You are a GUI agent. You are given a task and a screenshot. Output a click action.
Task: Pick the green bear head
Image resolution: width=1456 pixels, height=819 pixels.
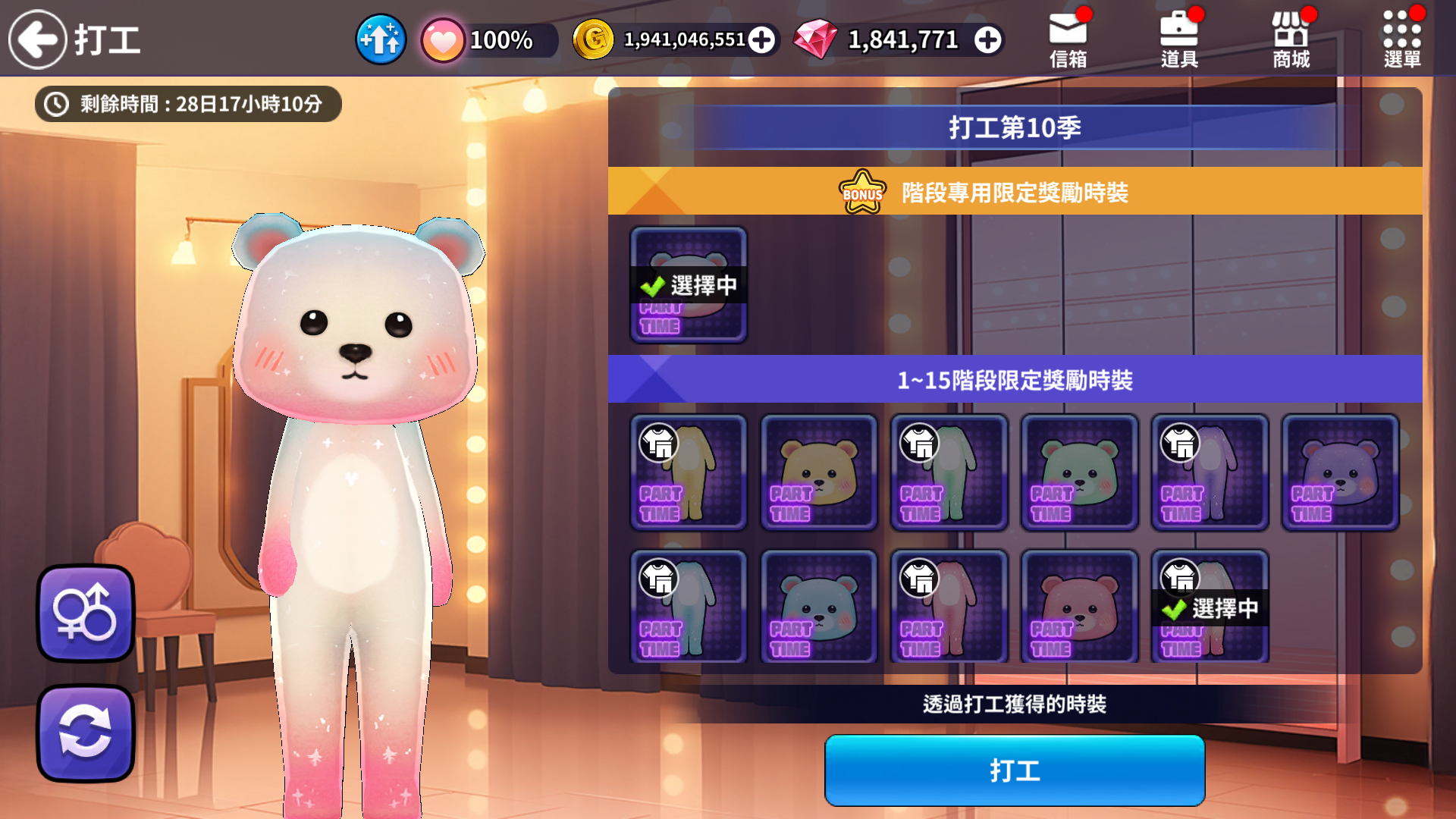1080,472
